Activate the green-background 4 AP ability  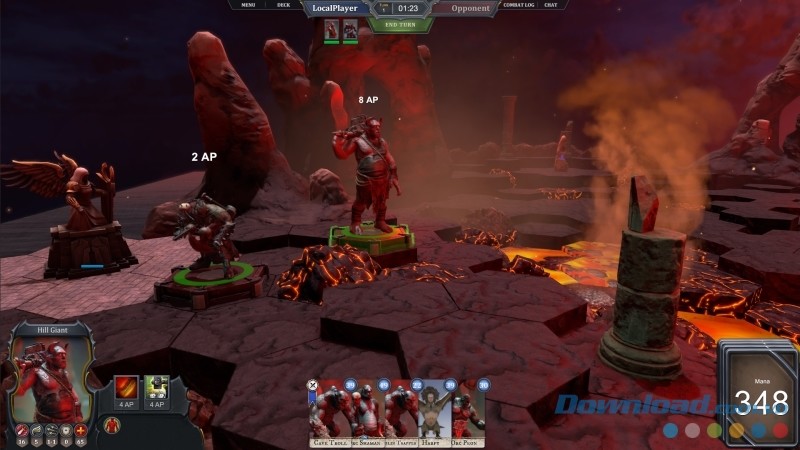point(156,388)
